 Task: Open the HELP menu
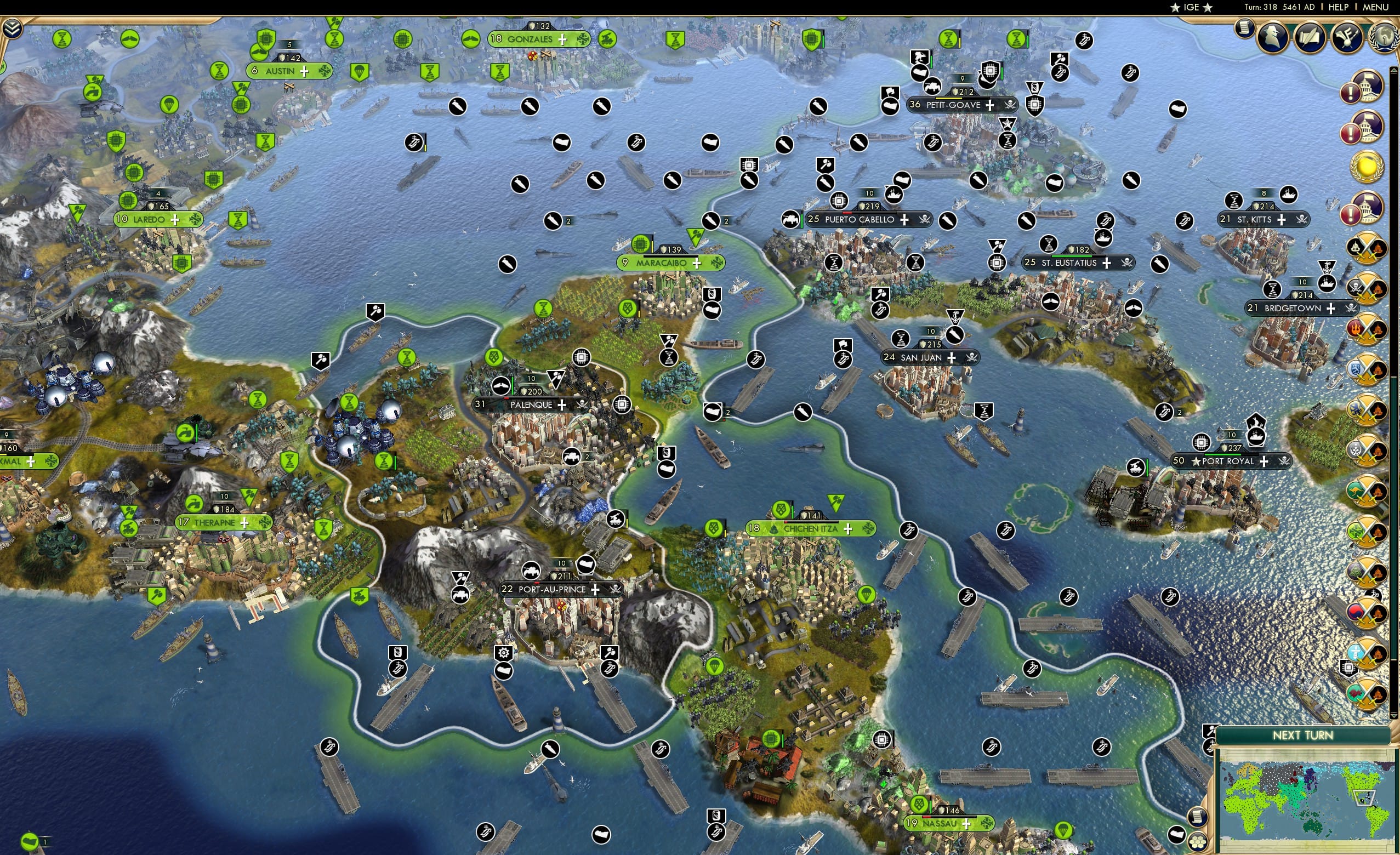[x=1339, y=7]
